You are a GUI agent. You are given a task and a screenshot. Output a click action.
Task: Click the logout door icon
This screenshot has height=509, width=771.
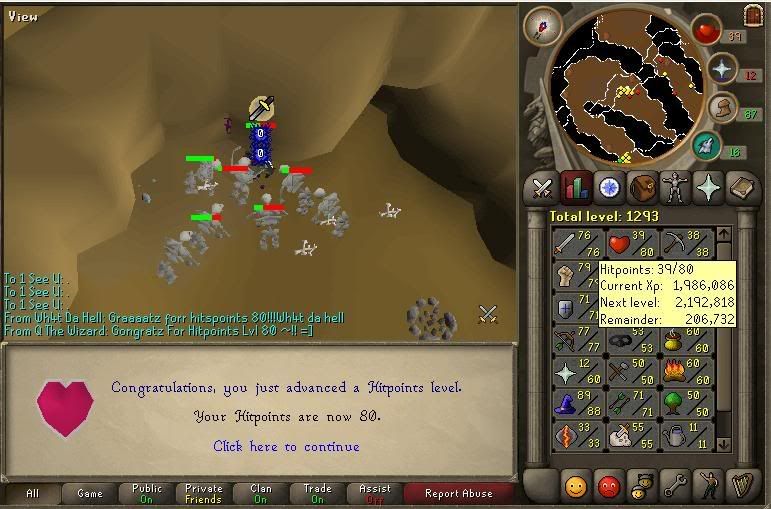pyautogui.click(x=753, y=16)
